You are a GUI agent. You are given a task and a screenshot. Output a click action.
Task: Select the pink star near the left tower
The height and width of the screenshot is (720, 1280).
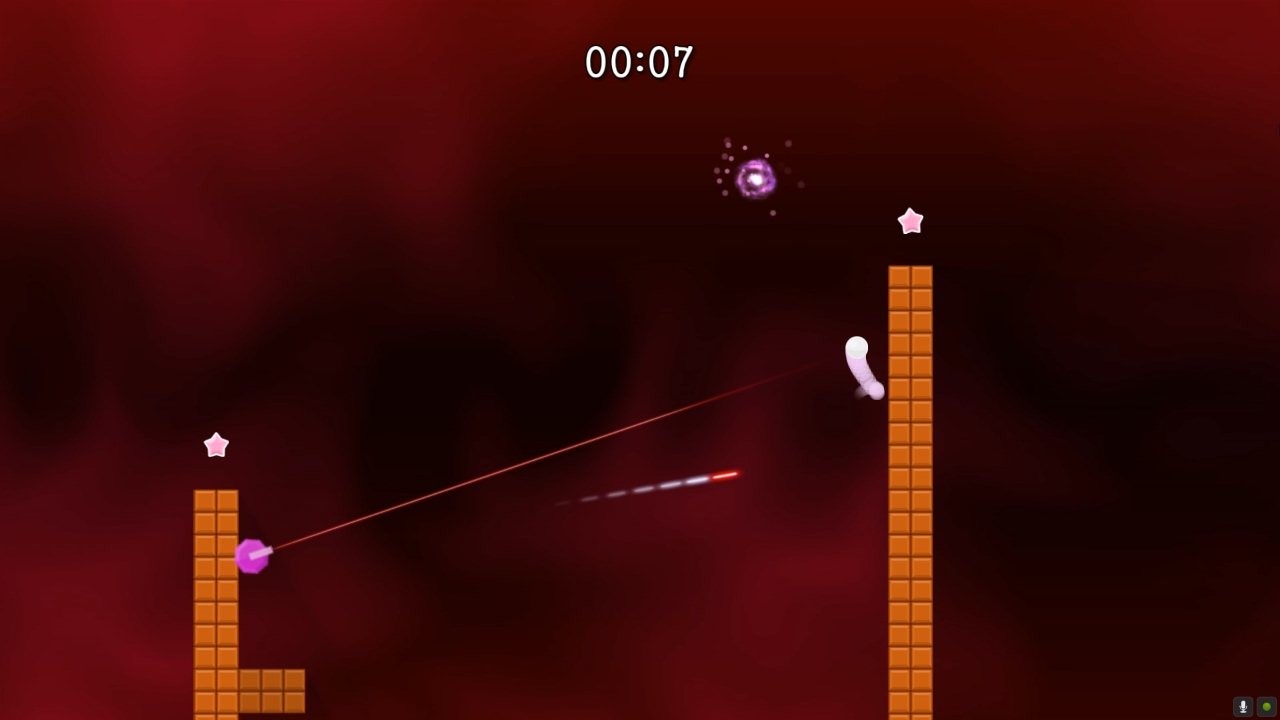click(x=216, y=443)
